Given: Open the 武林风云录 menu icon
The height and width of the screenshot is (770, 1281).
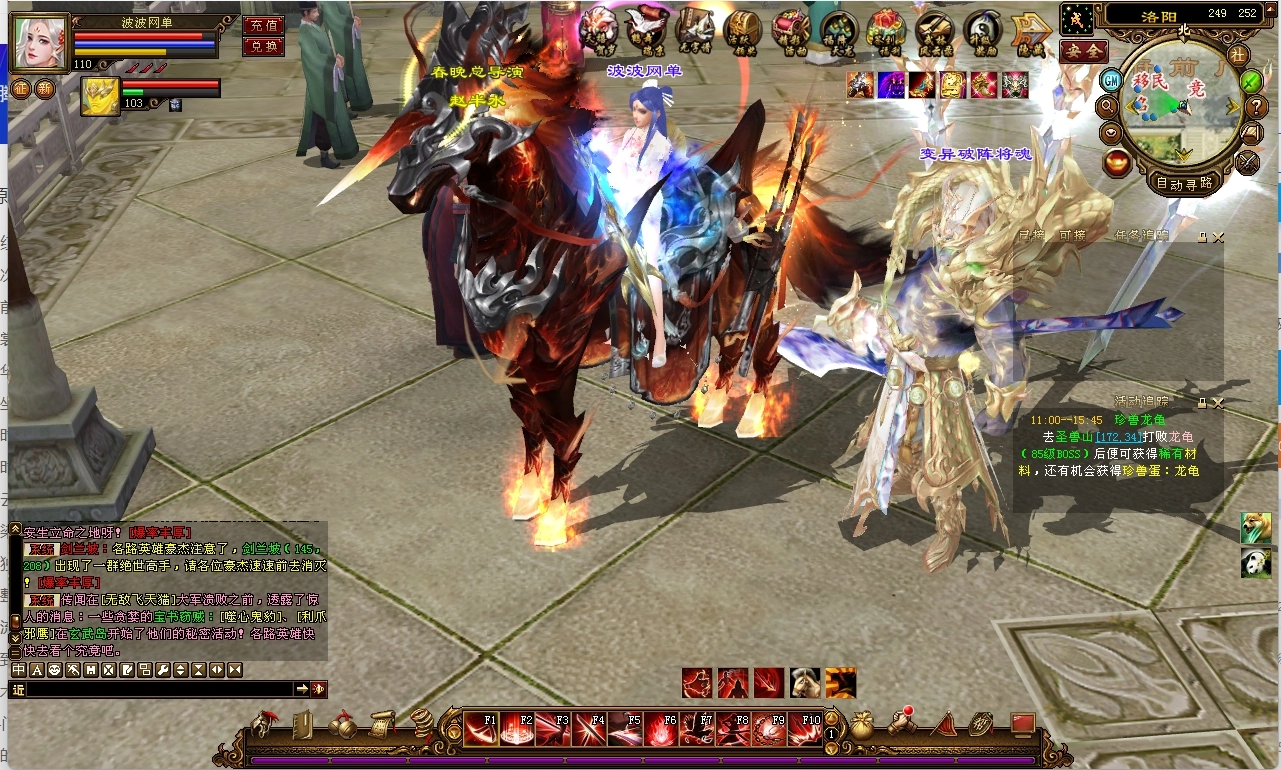Looking at the screenshot, I should tap(934, 32).
